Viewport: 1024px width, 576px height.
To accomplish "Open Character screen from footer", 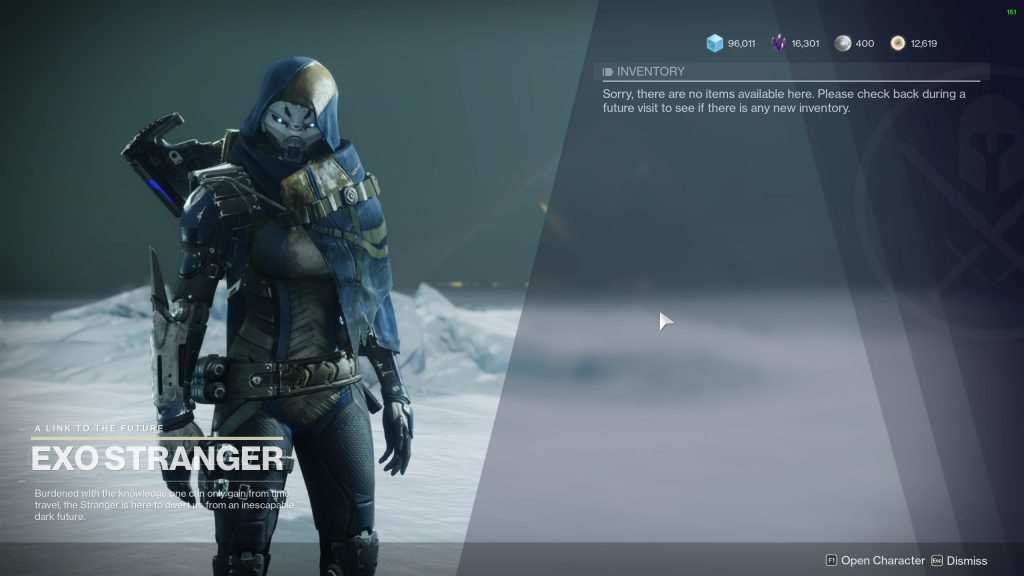I will click(875, 561).
